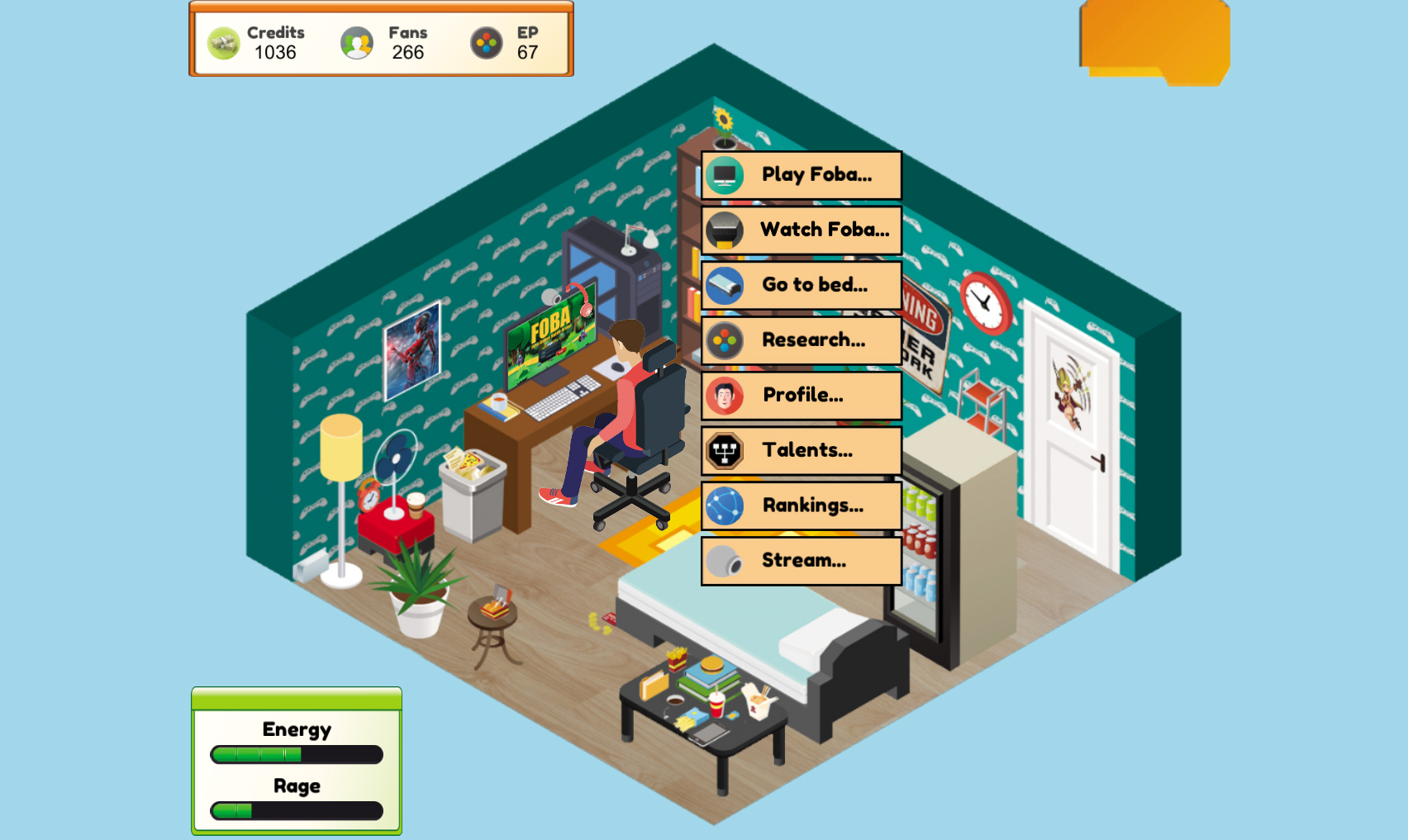Screen dimensions: 1408x840
Task: Click the bed icon beside Go to bed
Action: point(723,285)
